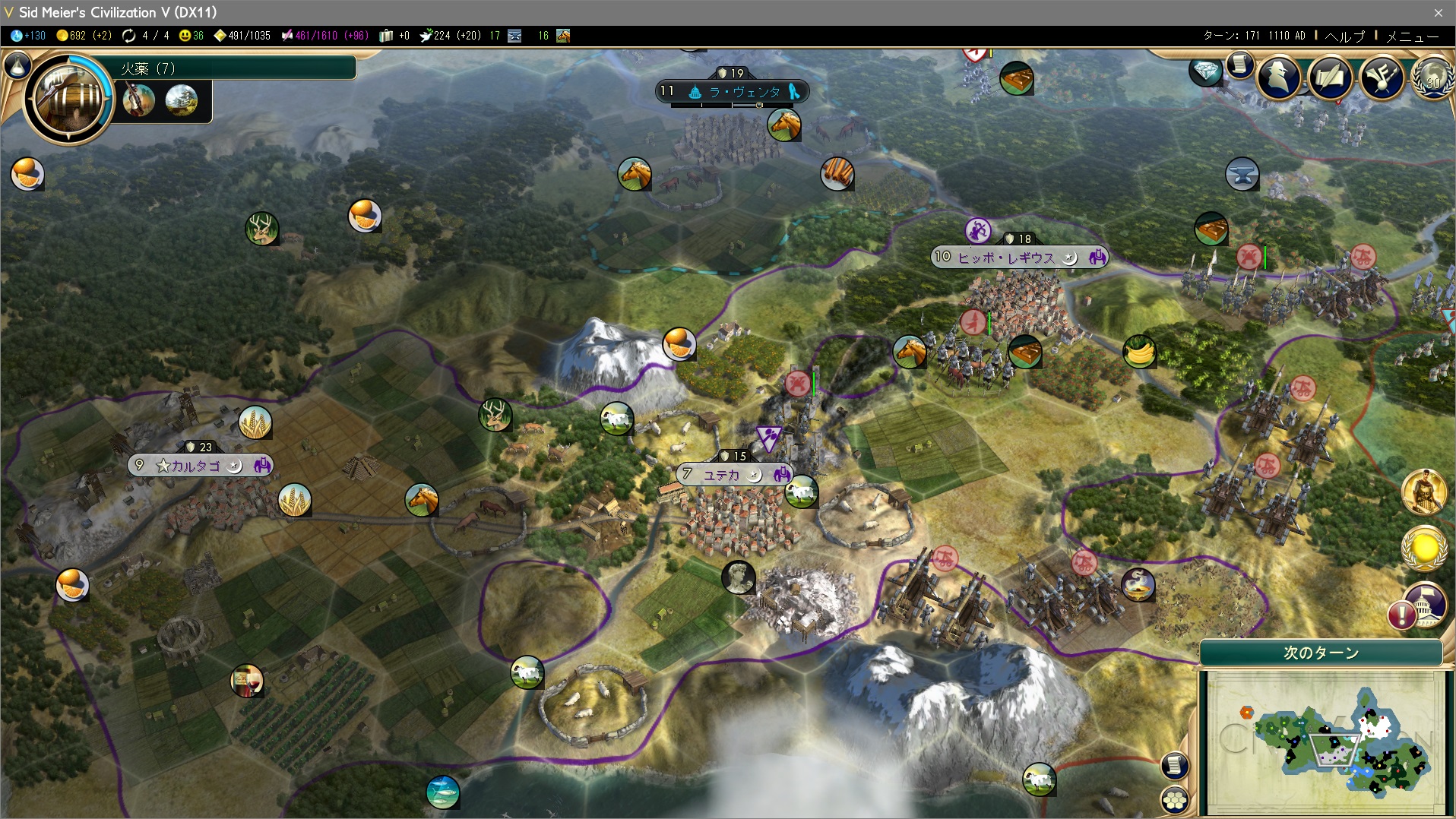Click the world minimap
Viewport: 1456px width, 819px height.
point(1325,741)
